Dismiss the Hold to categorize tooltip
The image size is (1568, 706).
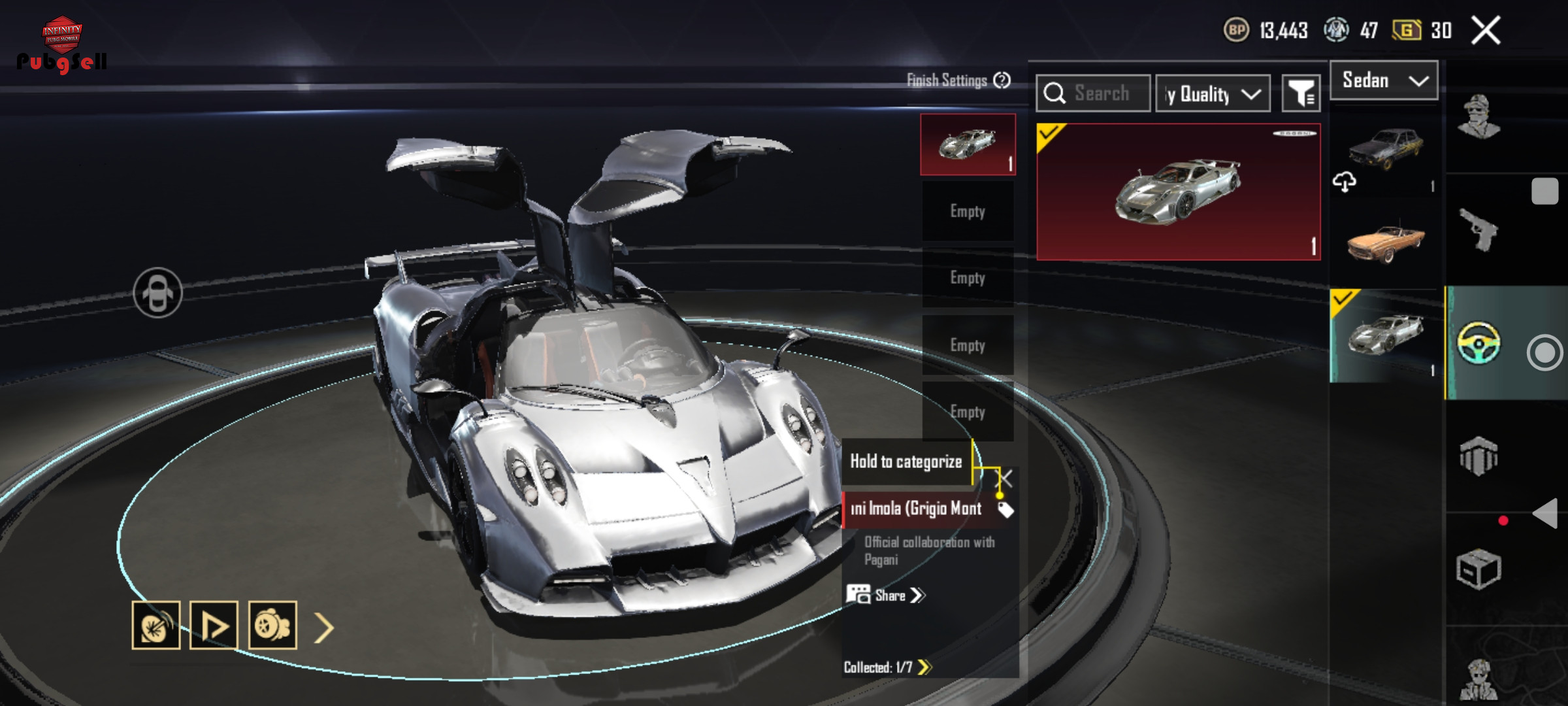1006,479
